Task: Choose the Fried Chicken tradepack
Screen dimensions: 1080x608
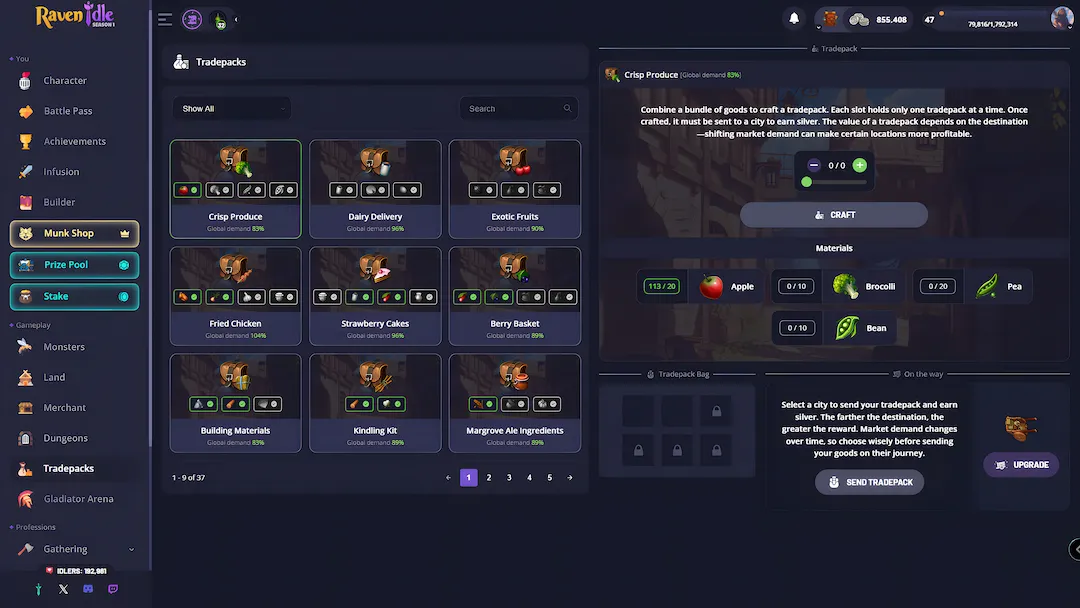Action: click(x=235, y=296)
